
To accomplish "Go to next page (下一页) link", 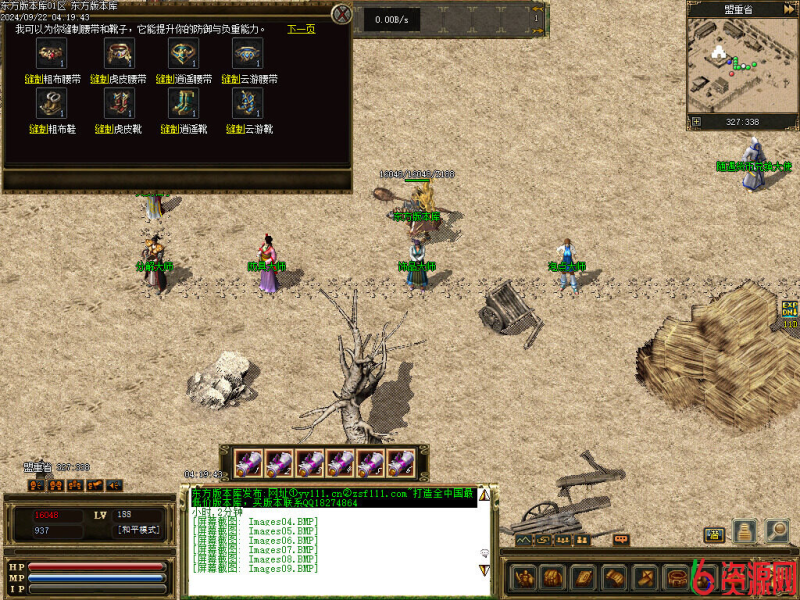I will click(x=301, y=29).
